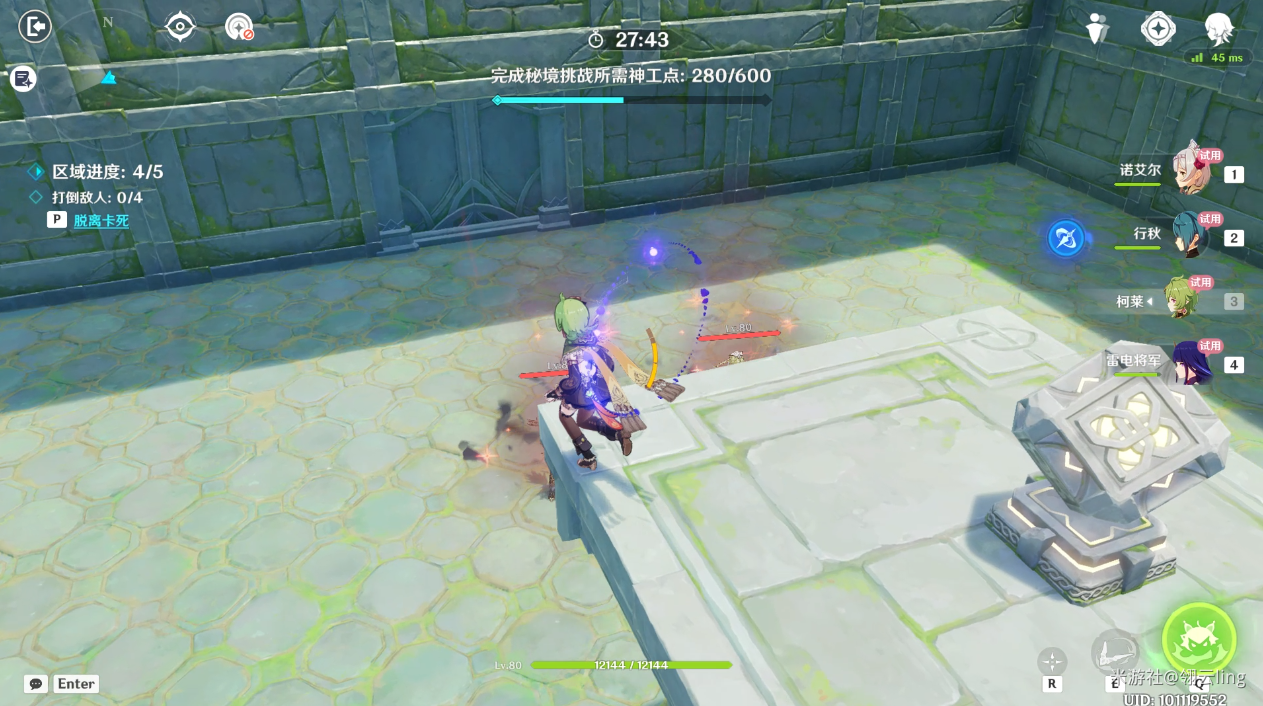Open the white-haired character profile menu icon
This screenshot has height=706, width=1263.
tap(1218, 29)
